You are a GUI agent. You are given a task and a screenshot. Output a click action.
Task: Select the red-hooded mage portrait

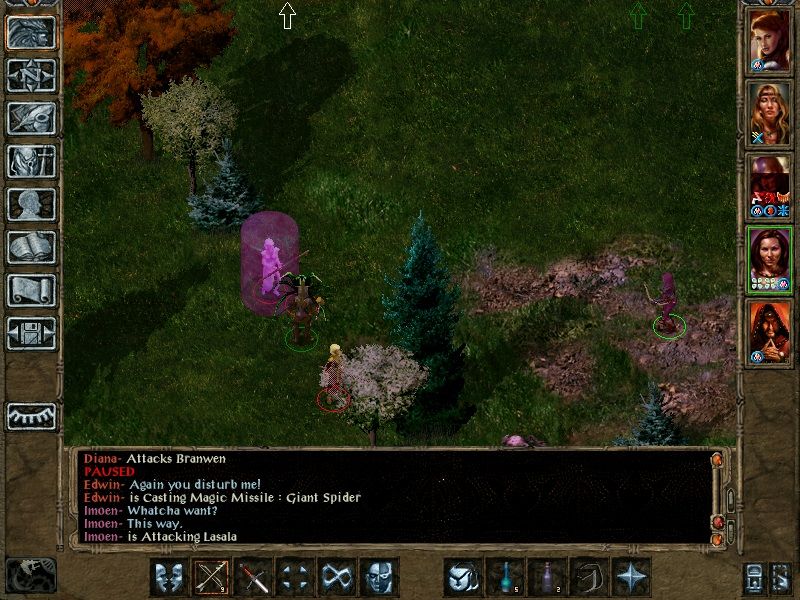(x=769, y=332)
